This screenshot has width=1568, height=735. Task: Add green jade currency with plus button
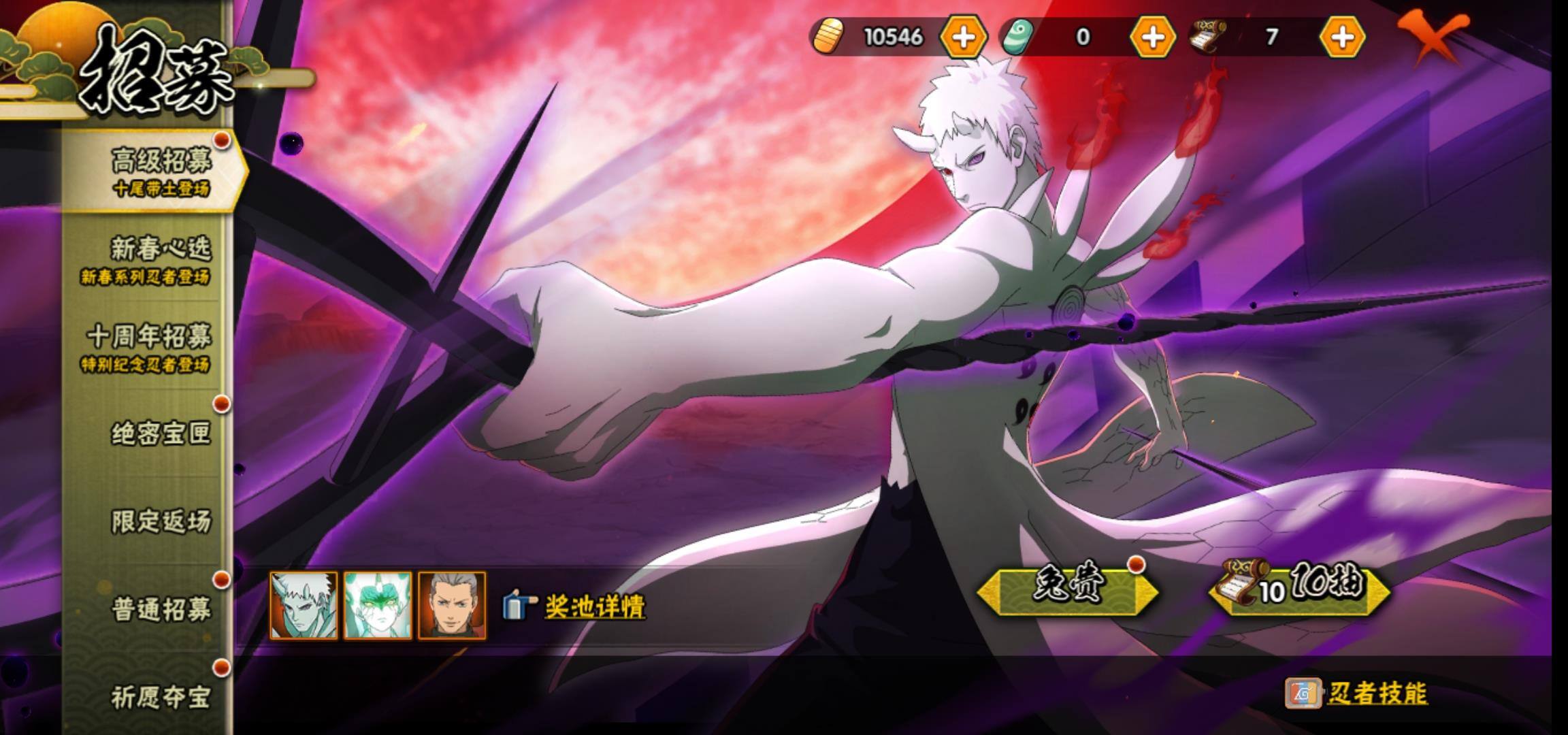tap(1152, 37)
